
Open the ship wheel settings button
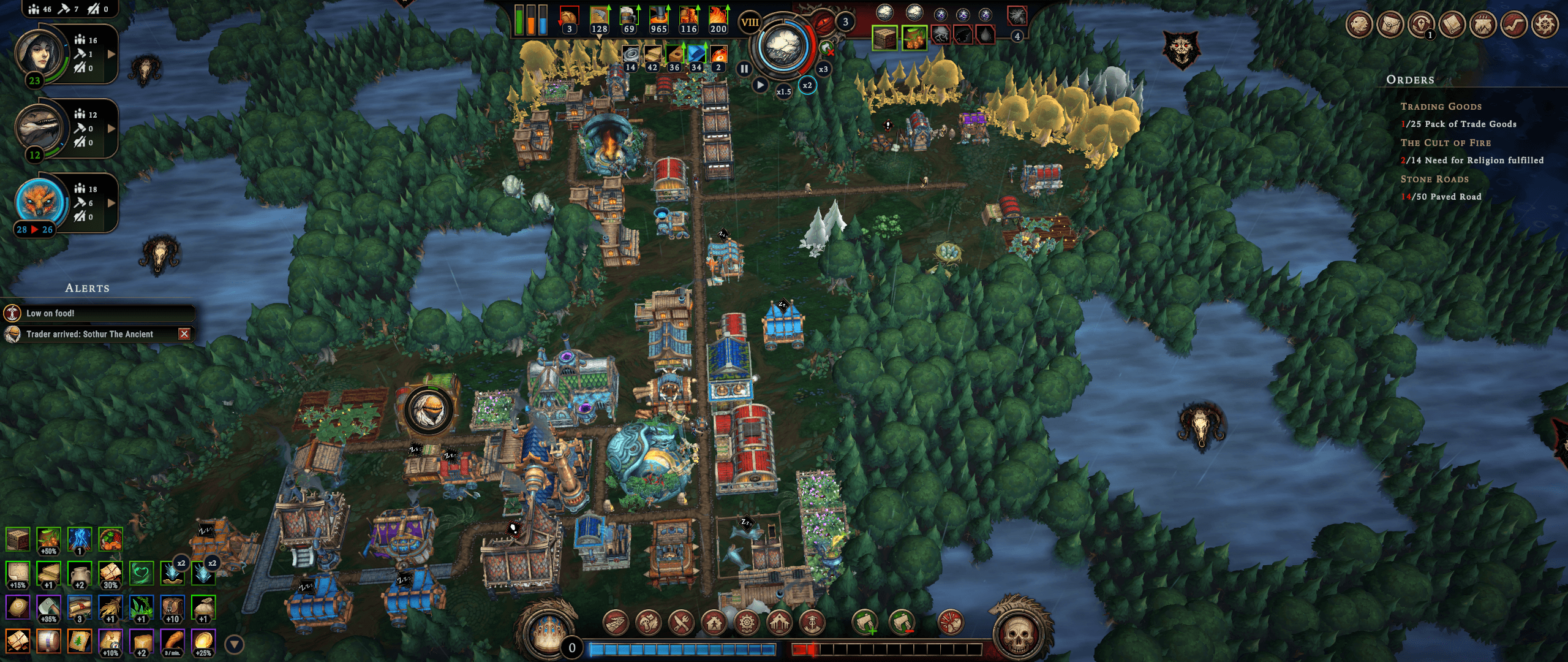click(1545, 25)
